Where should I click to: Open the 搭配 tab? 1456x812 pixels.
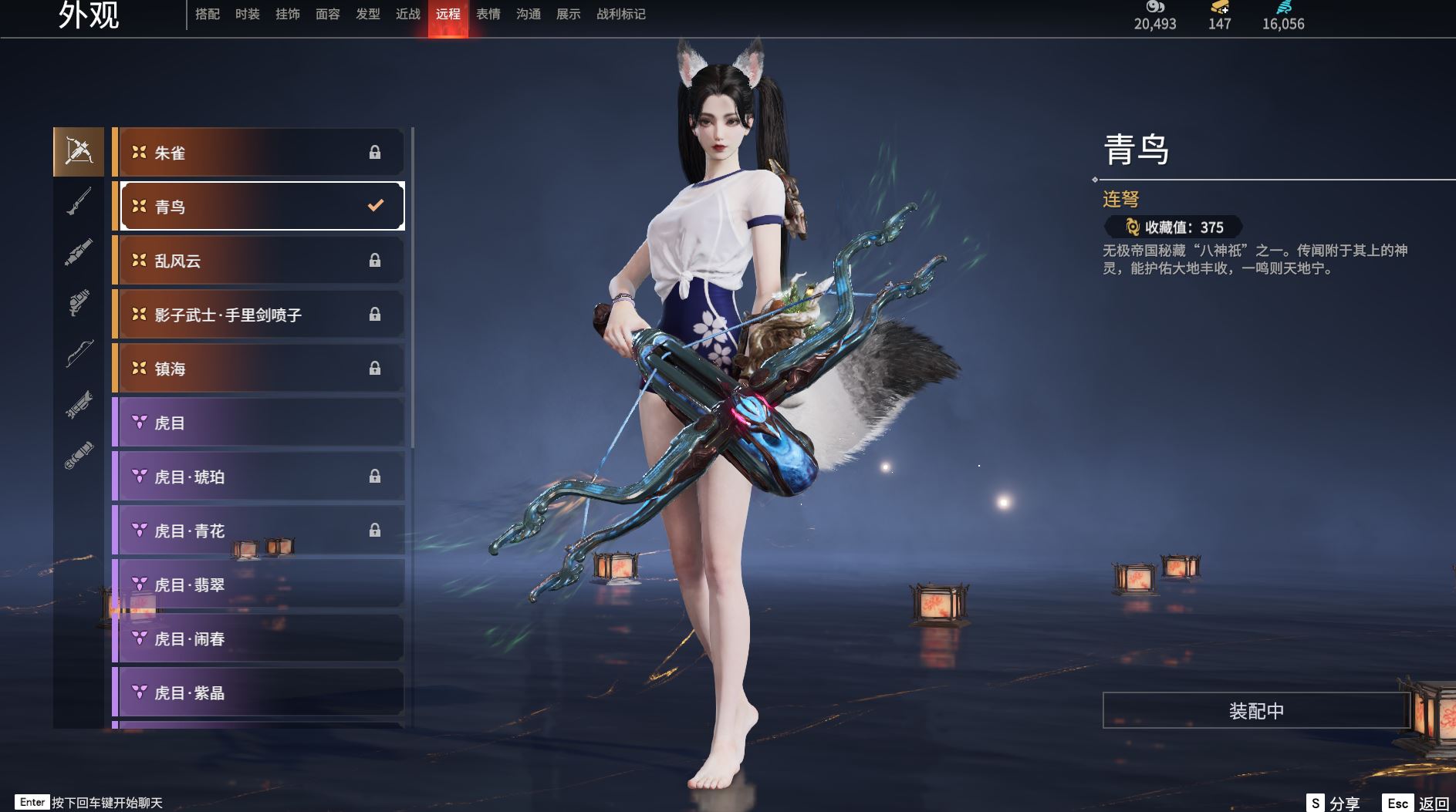(208, 14)
